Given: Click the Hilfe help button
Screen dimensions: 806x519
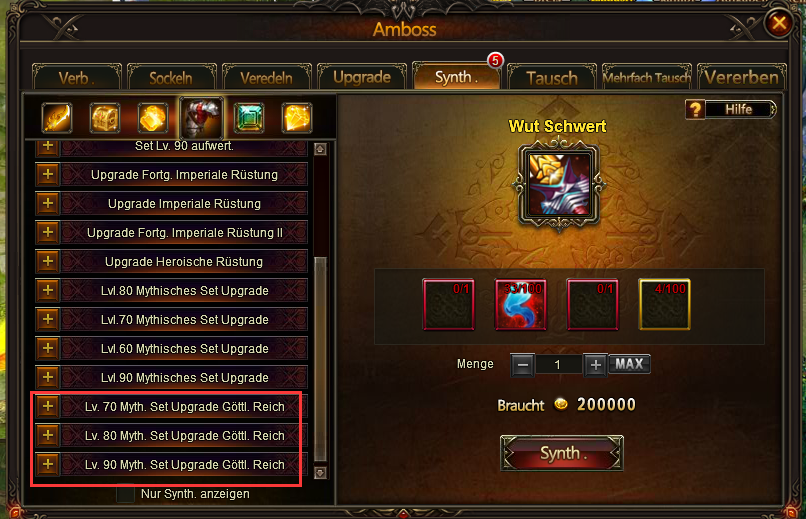Looking at the screenshot, I should pyautogui.click(x=732, y=109).
